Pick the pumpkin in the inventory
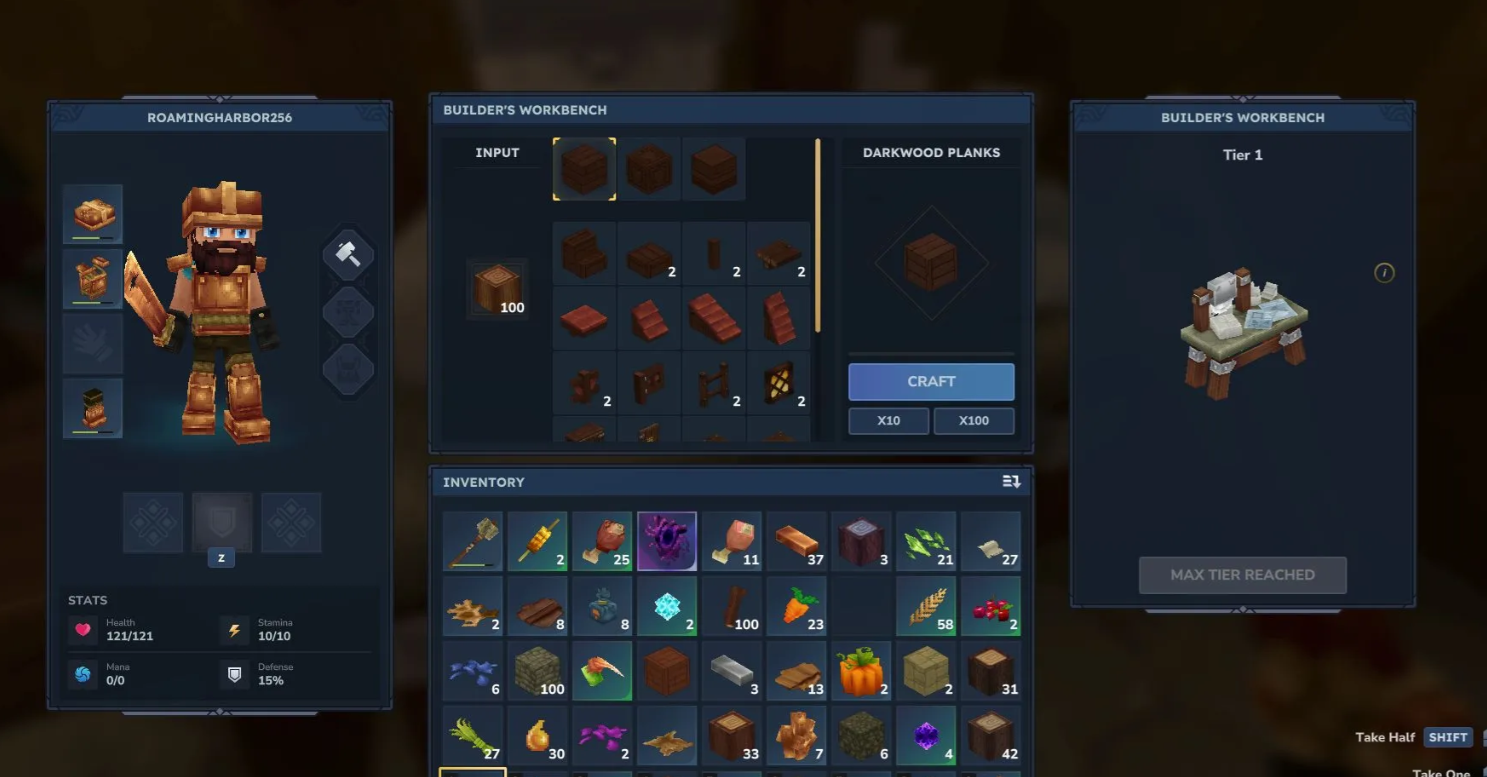This screenshot has height=777, width=1487. [x=861, y=671]
